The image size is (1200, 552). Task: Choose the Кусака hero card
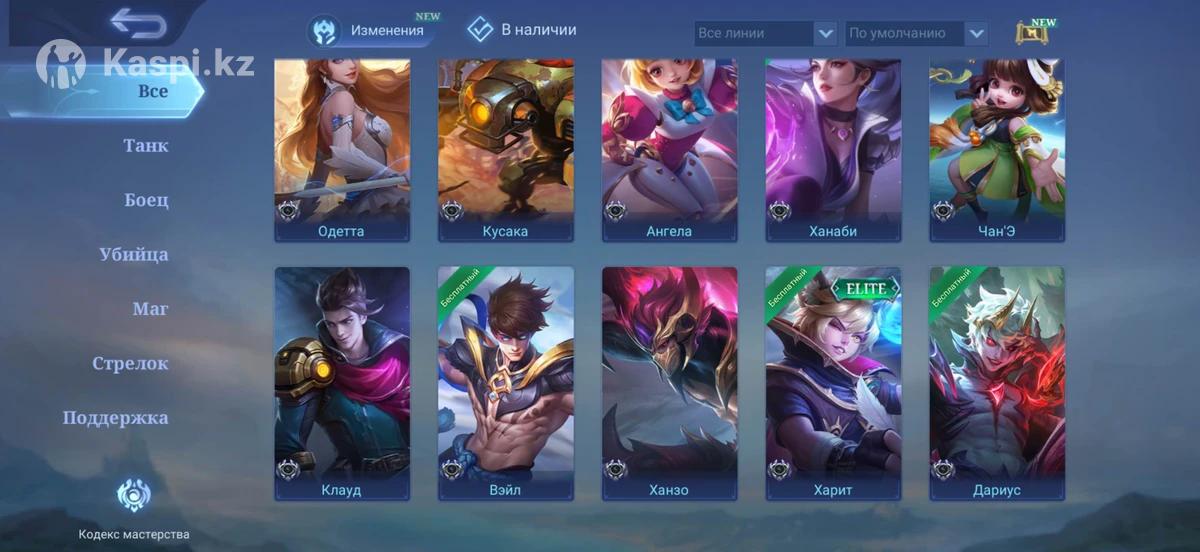(x=506, y=150)
